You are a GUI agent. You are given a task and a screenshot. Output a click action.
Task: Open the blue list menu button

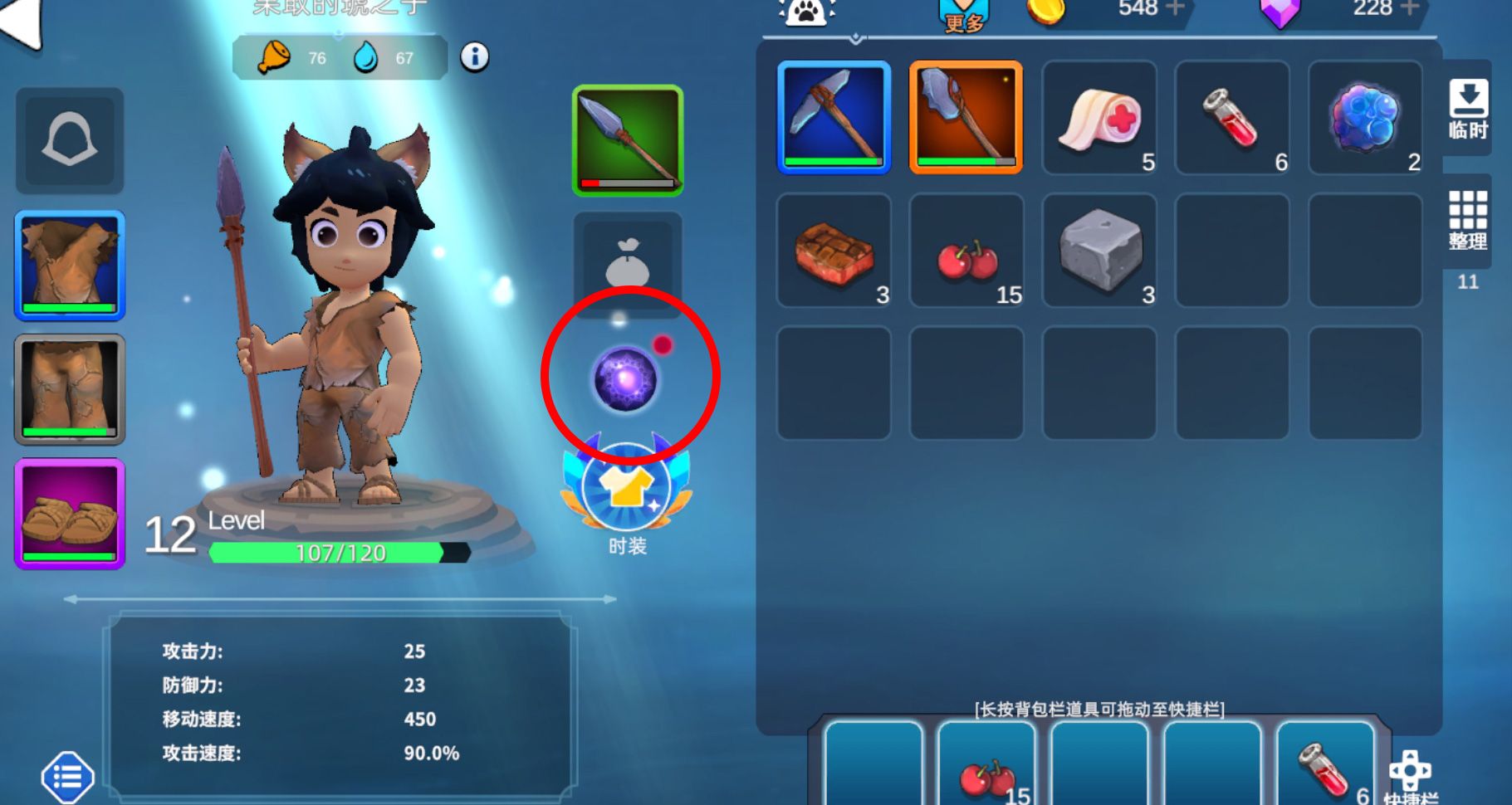coord(67,778)
